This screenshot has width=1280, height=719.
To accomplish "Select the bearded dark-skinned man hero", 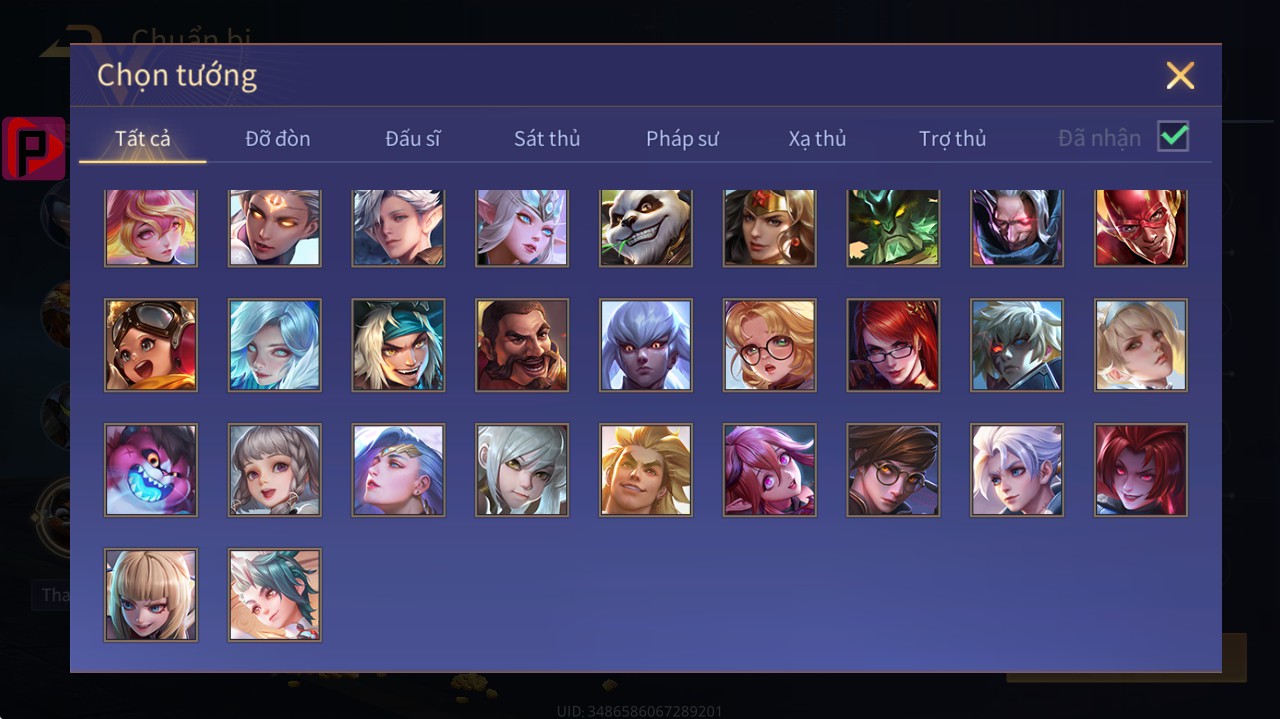I will pyautogui.click(x=522, y=345).
